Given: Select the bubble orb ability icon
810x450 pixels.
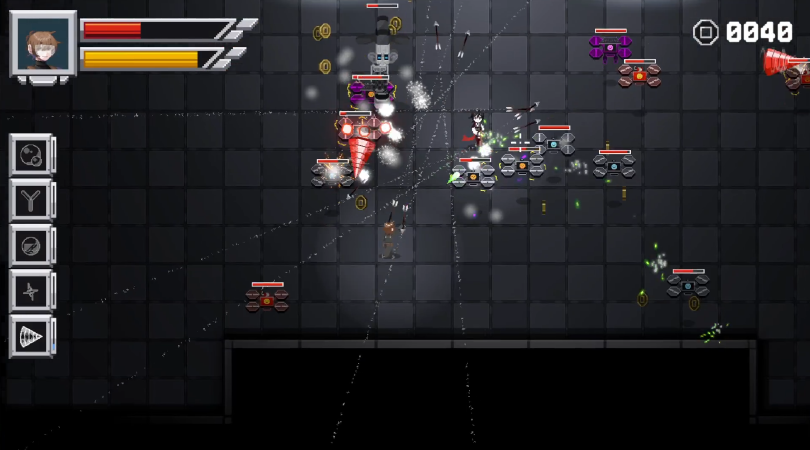Looking at the screenshot, I should pos(31,155).
